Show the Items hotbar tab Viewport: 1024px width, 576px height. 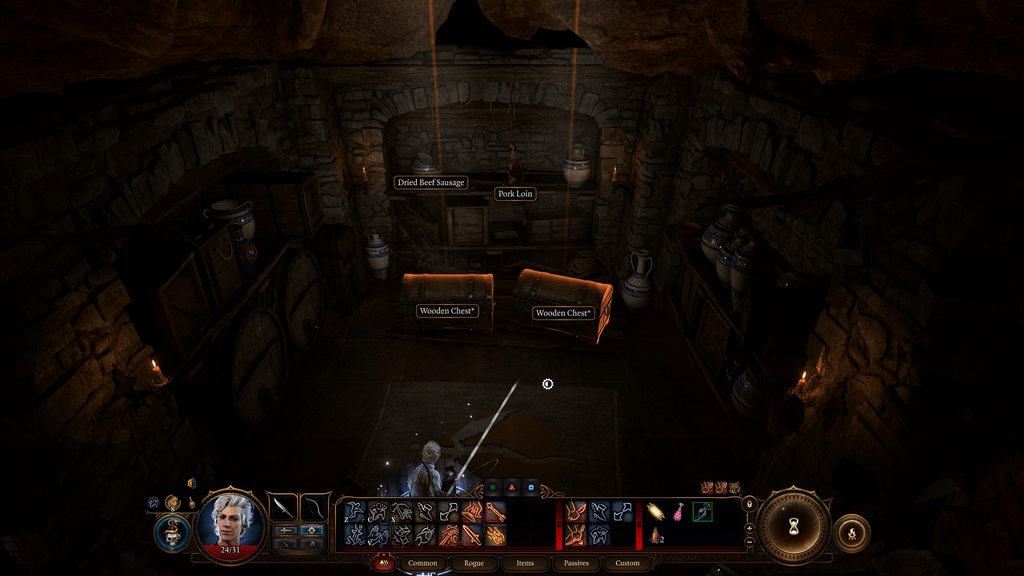click(525, 563)
